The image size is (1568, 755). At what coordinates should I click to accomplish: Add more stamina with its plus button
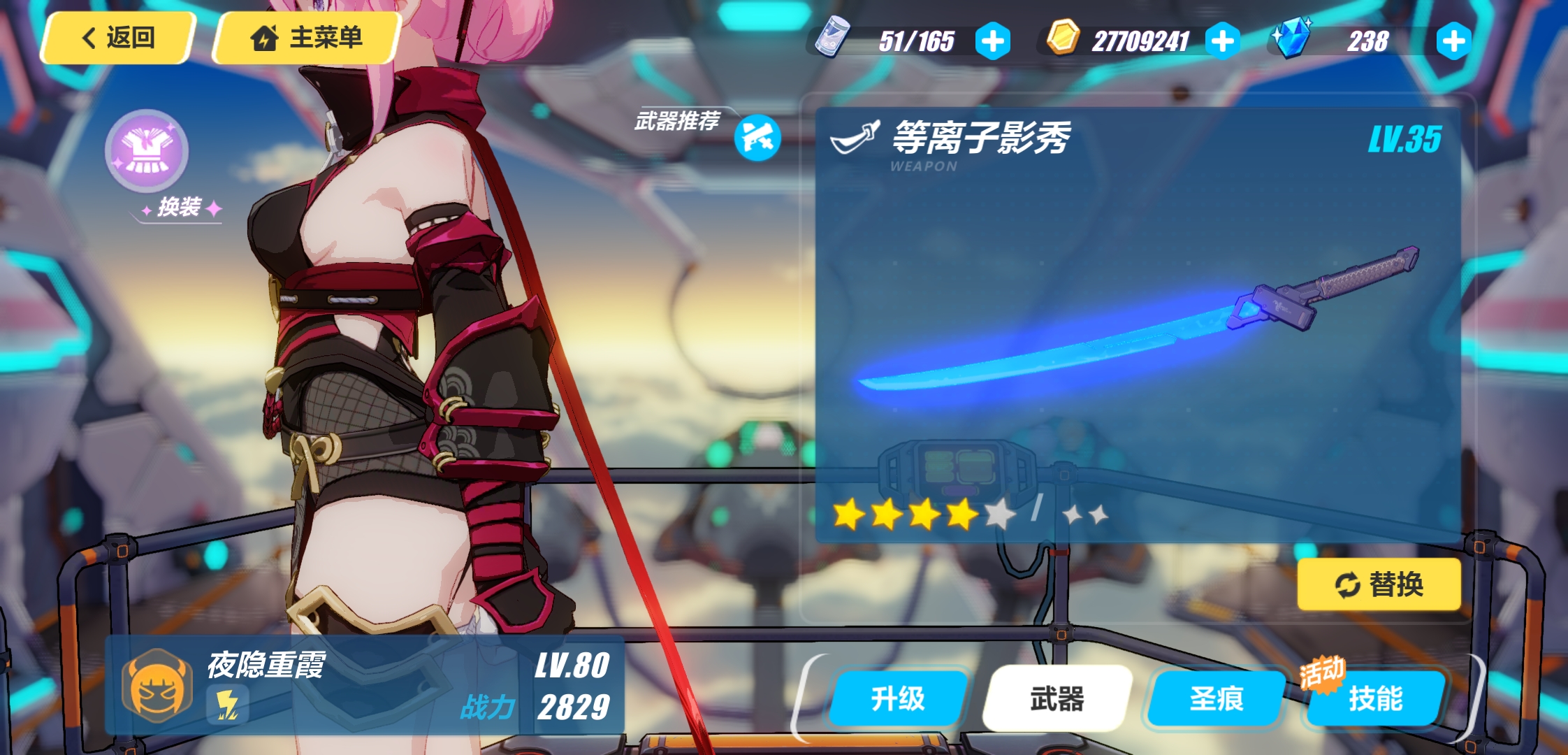(992, 40)
